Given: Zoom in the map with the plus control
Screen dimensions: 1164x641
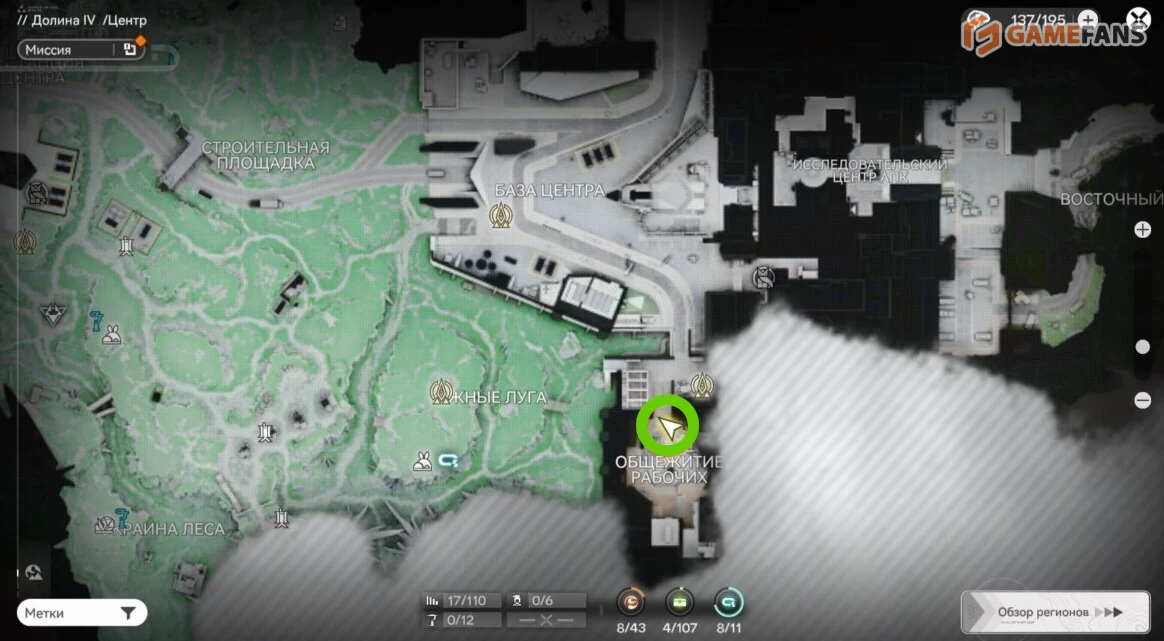Looking at the screenshot, I should [1143, 230].
